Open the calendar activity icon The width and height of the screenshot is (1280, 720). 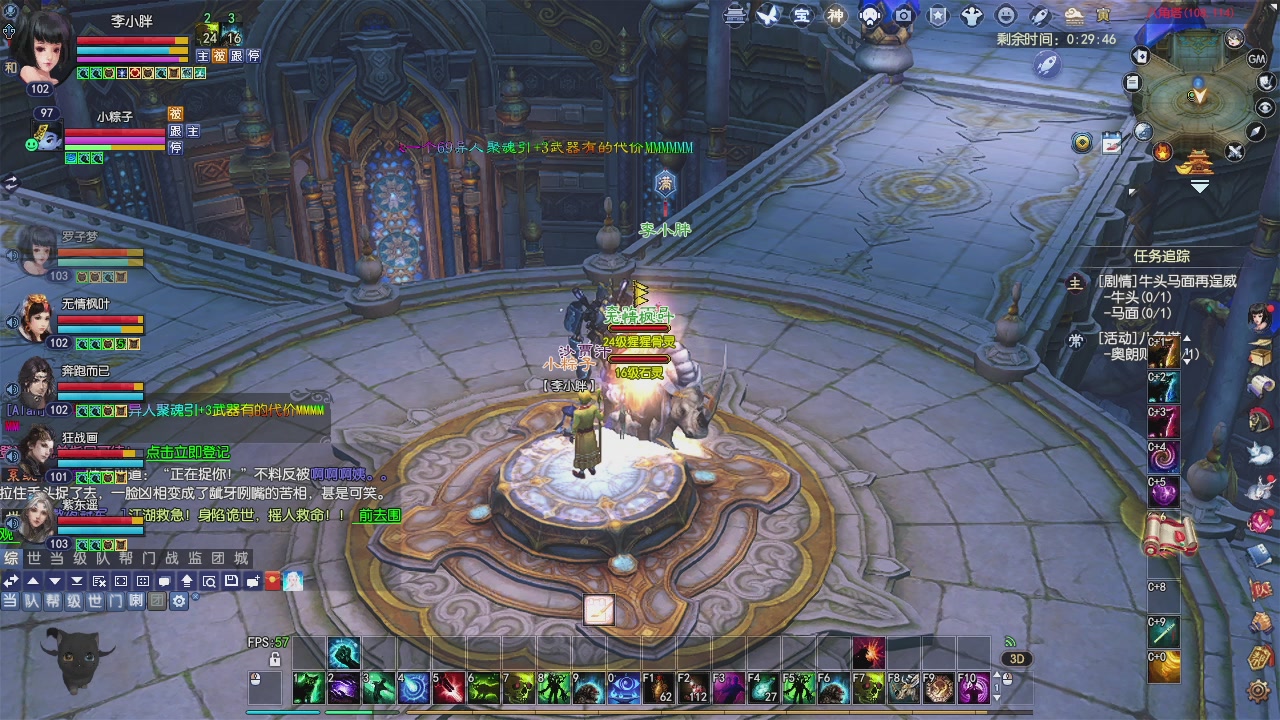pos(1111,143)
